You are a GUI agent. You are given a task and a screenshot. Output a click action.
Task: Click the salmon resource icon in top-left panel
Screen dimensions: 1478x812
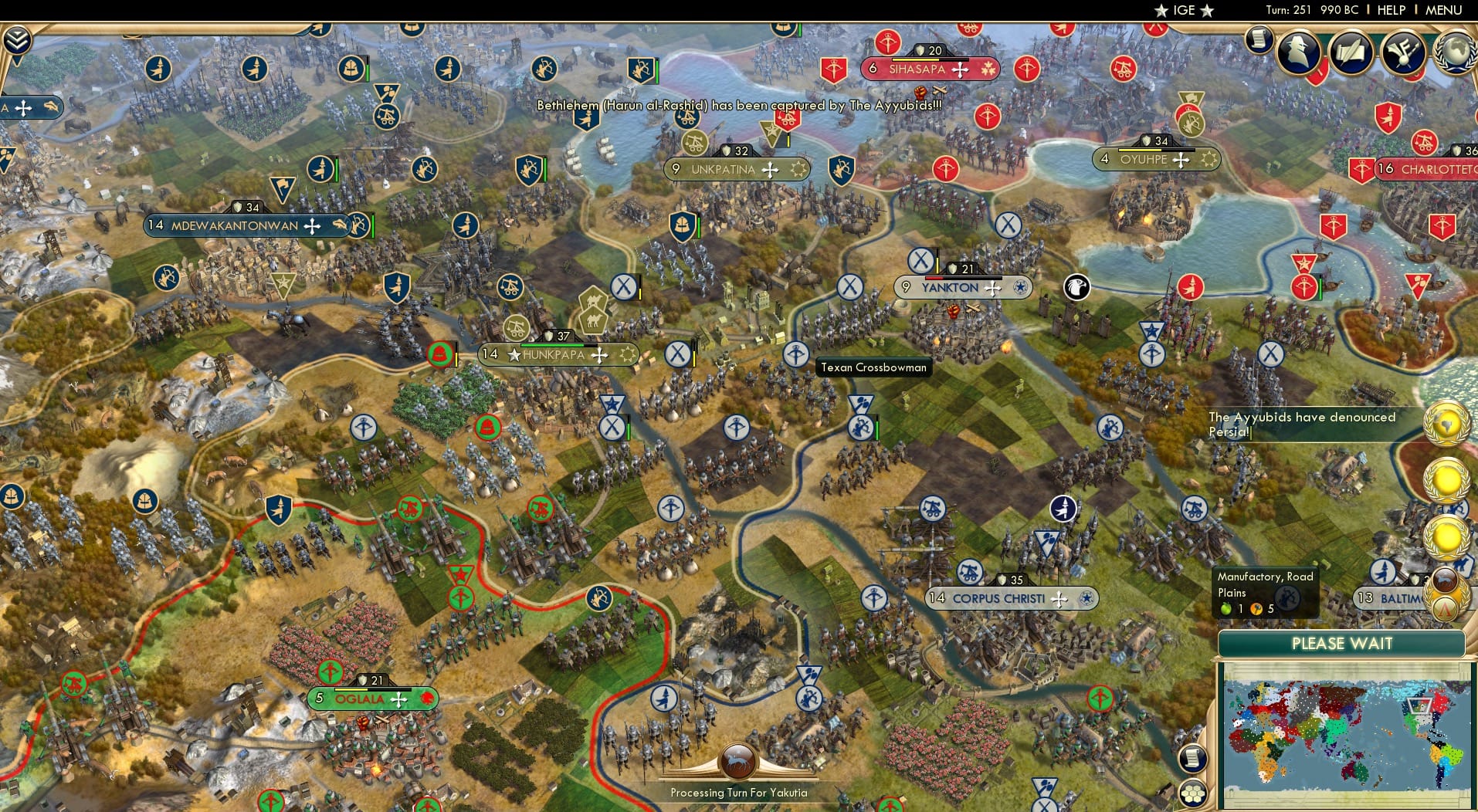coord(51,107)
